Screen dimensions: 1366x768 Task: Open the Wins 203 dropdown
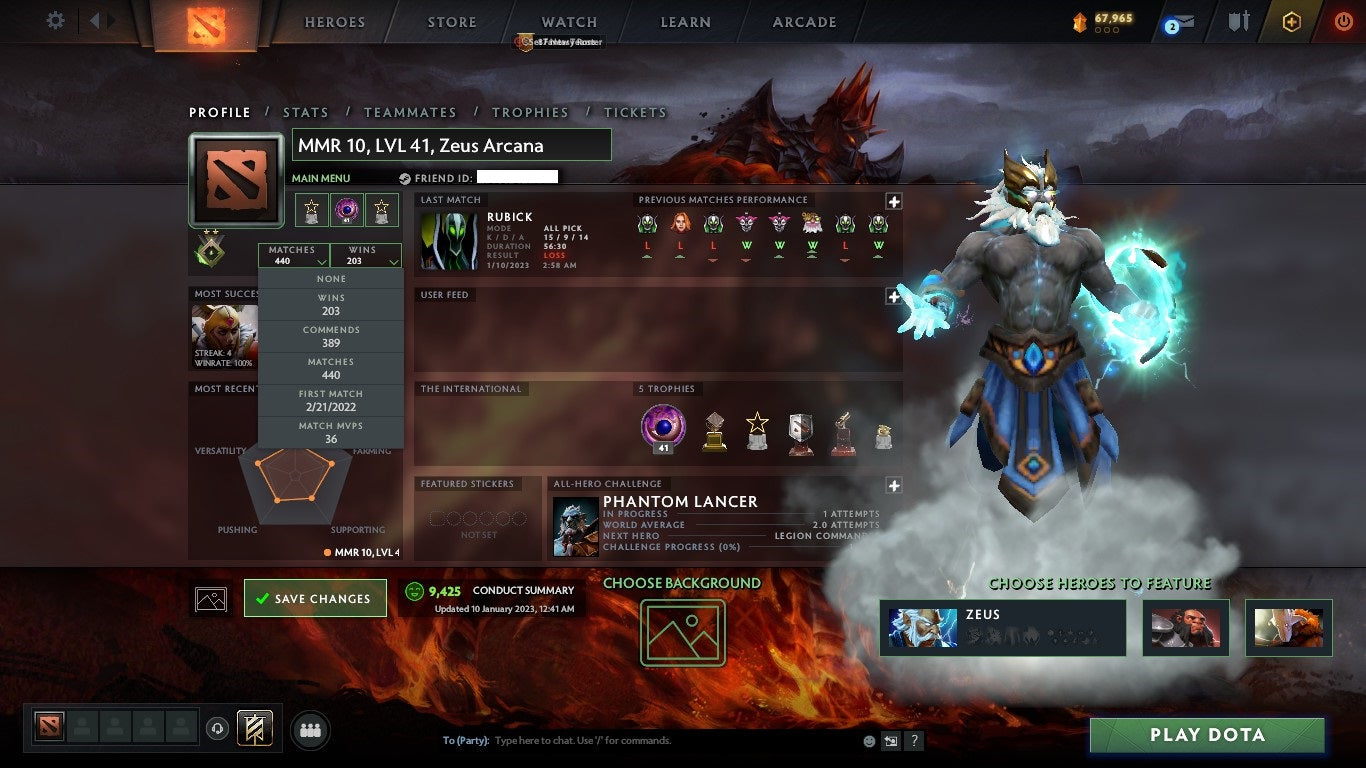[366, 255]
